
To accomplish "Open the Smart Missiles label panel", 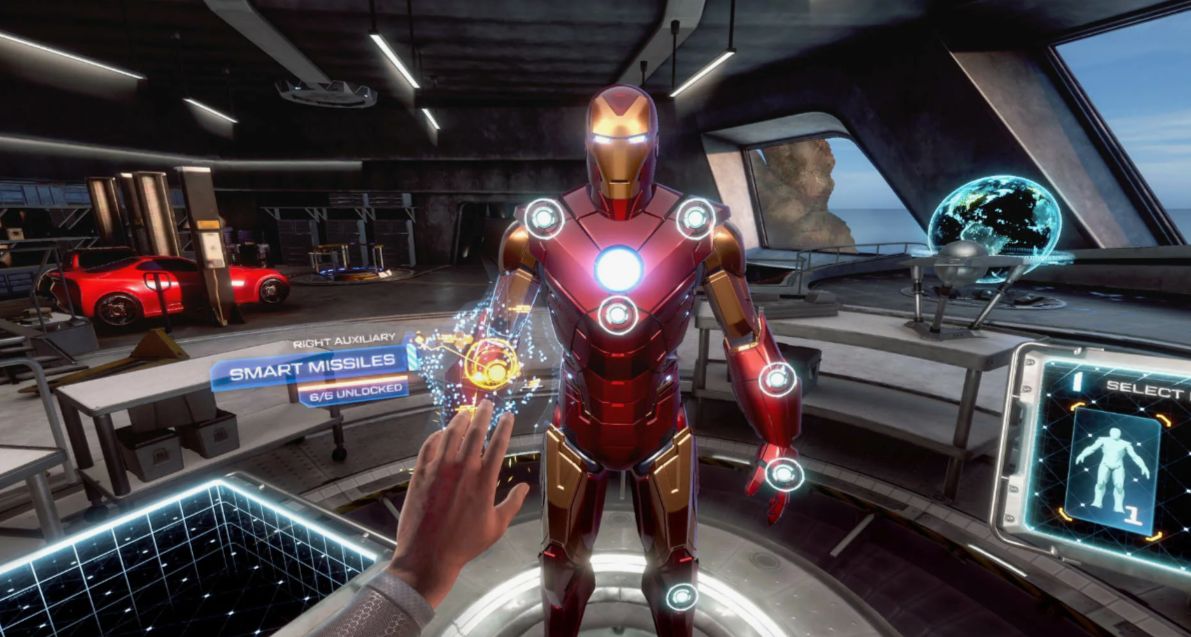I will point(312,374).
